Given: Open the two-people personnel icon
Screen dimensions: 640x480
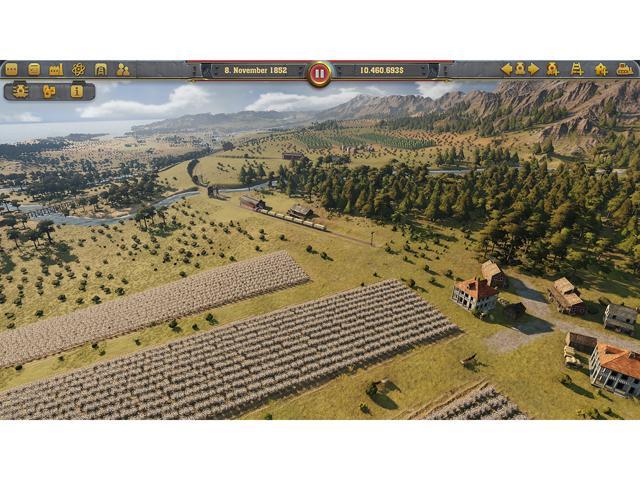Looking at the screenshot, I should 123,69.
